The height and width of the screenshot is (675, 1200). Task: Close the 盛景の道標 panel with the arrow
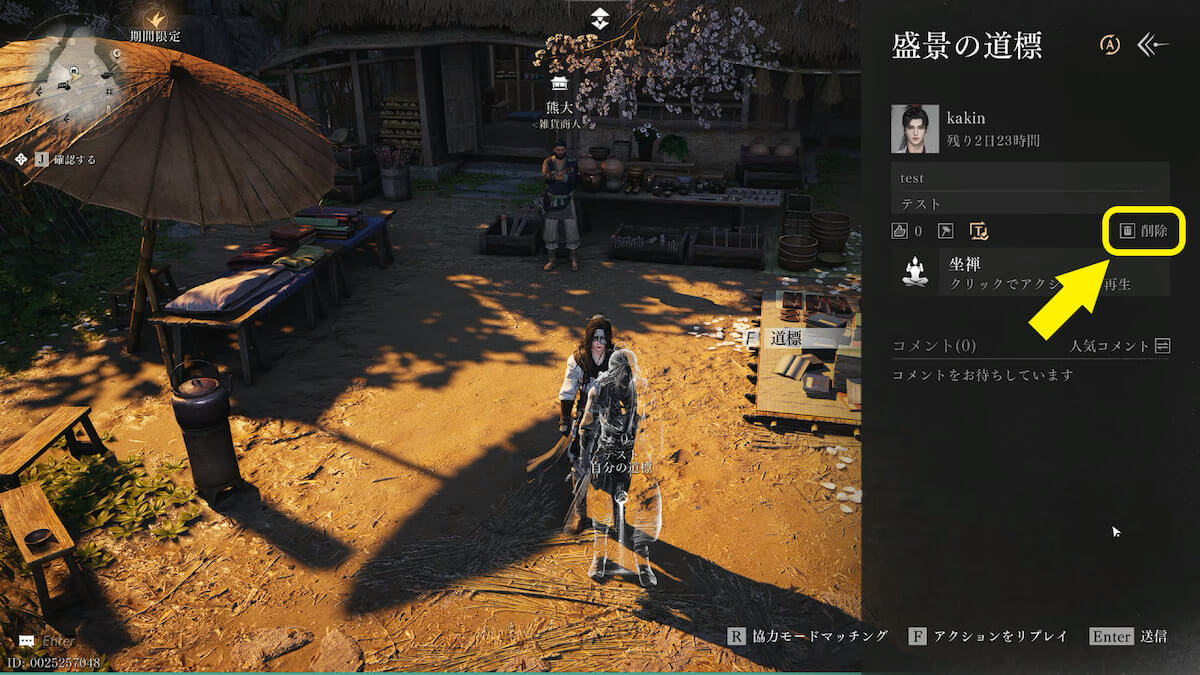1154,45
